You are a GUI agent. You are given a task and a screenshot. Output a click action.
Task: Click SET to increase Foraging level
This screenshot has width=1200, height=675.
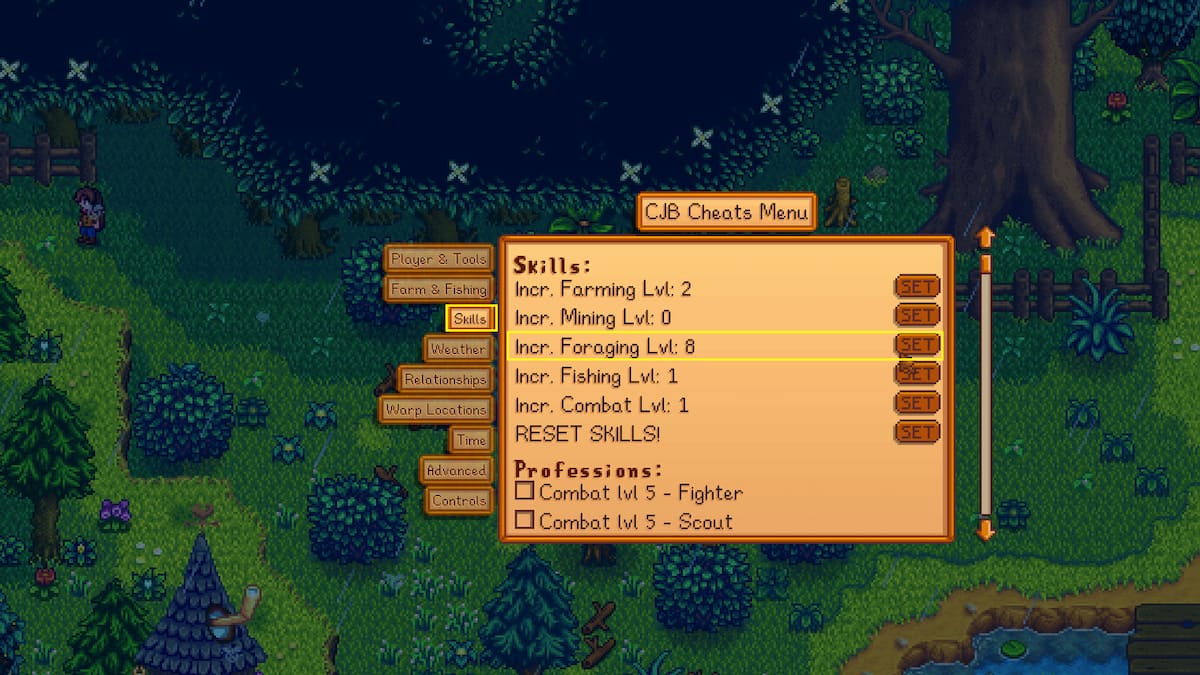pos(916,344)
